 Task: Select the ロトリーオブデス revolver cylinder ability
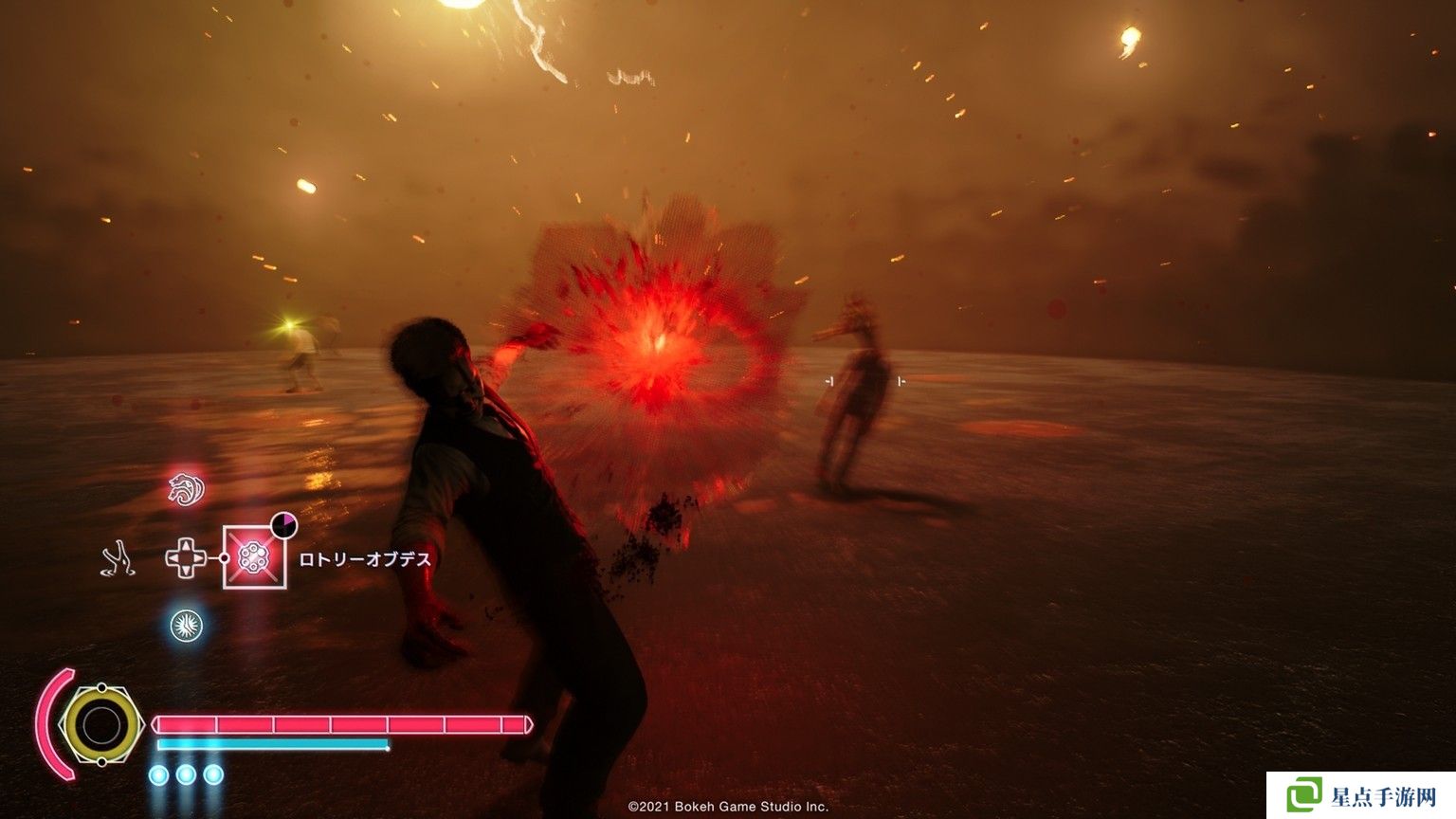point(254,557)
